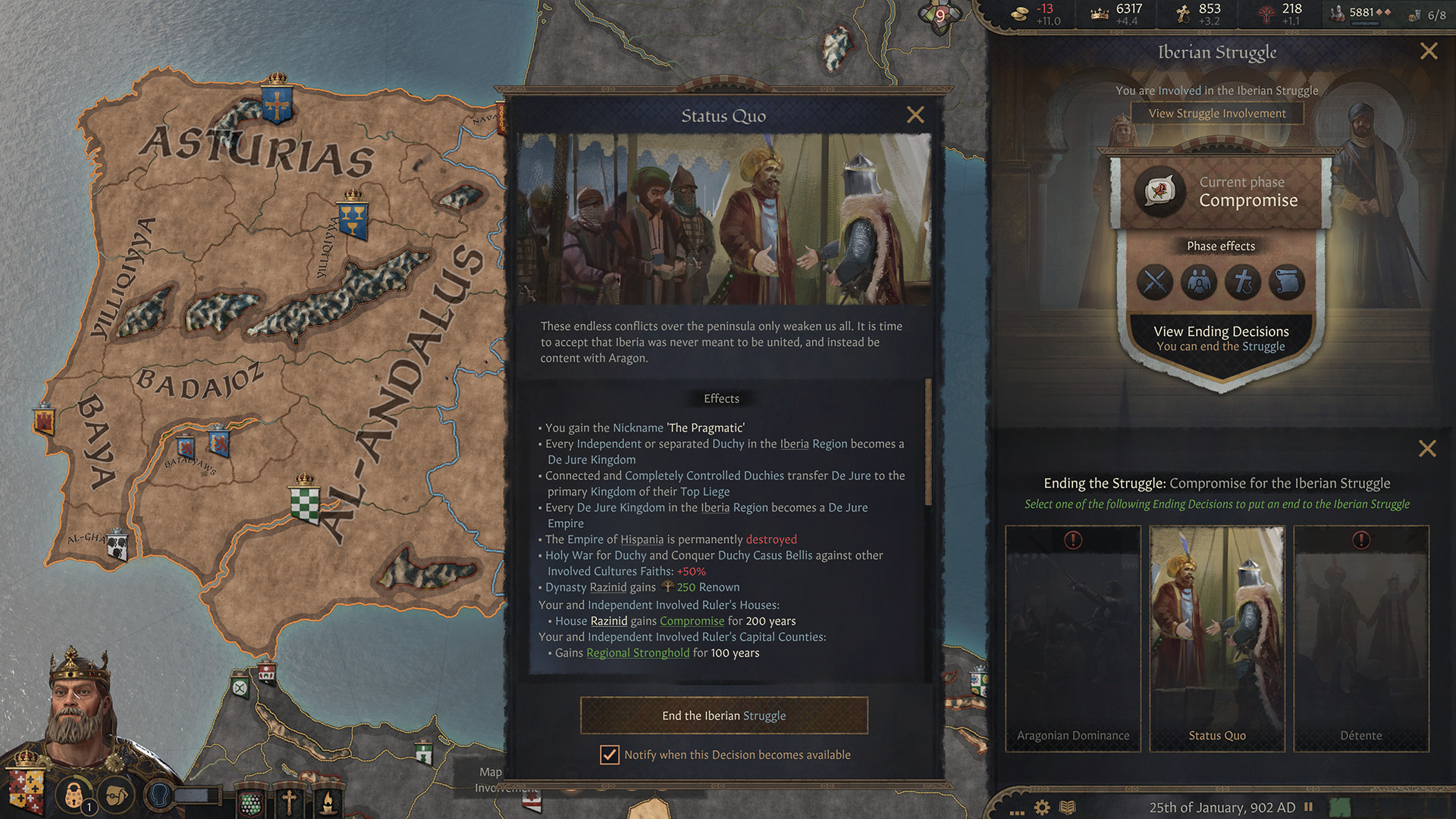Click the family phase effect icon
The width and height of the screenshot is (1456, 819).
pos(1198,282)
